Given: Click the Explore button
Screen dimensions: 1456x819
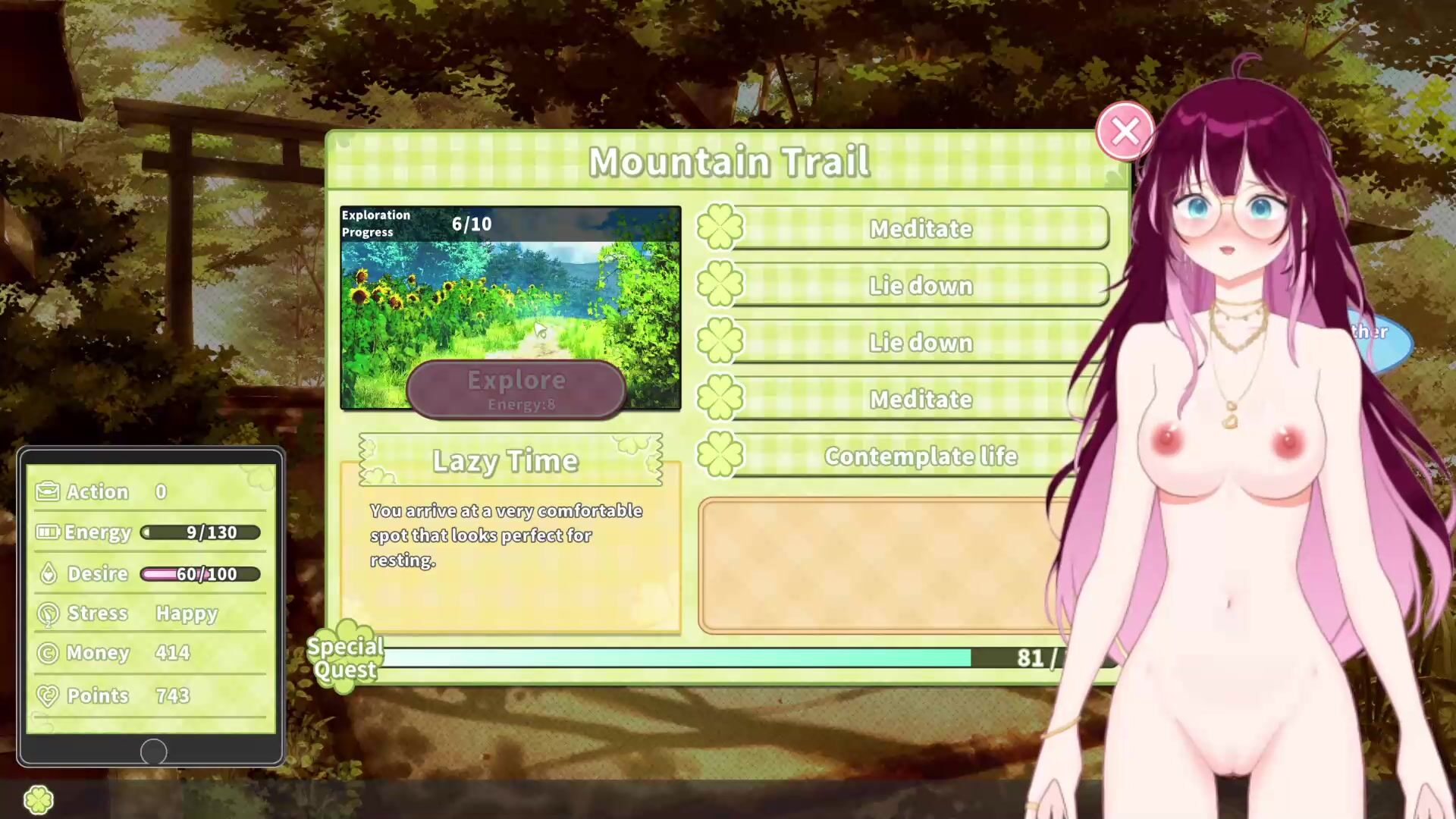Looking at the screenshot, I should pyautogui.click(x=516, y=390).
